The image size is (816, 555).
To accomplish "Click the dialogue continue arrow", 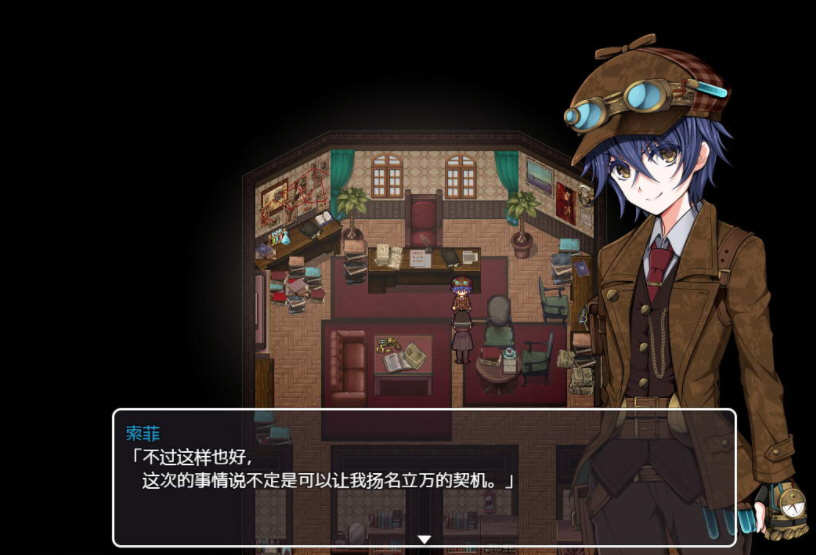I will coord(424,539).
